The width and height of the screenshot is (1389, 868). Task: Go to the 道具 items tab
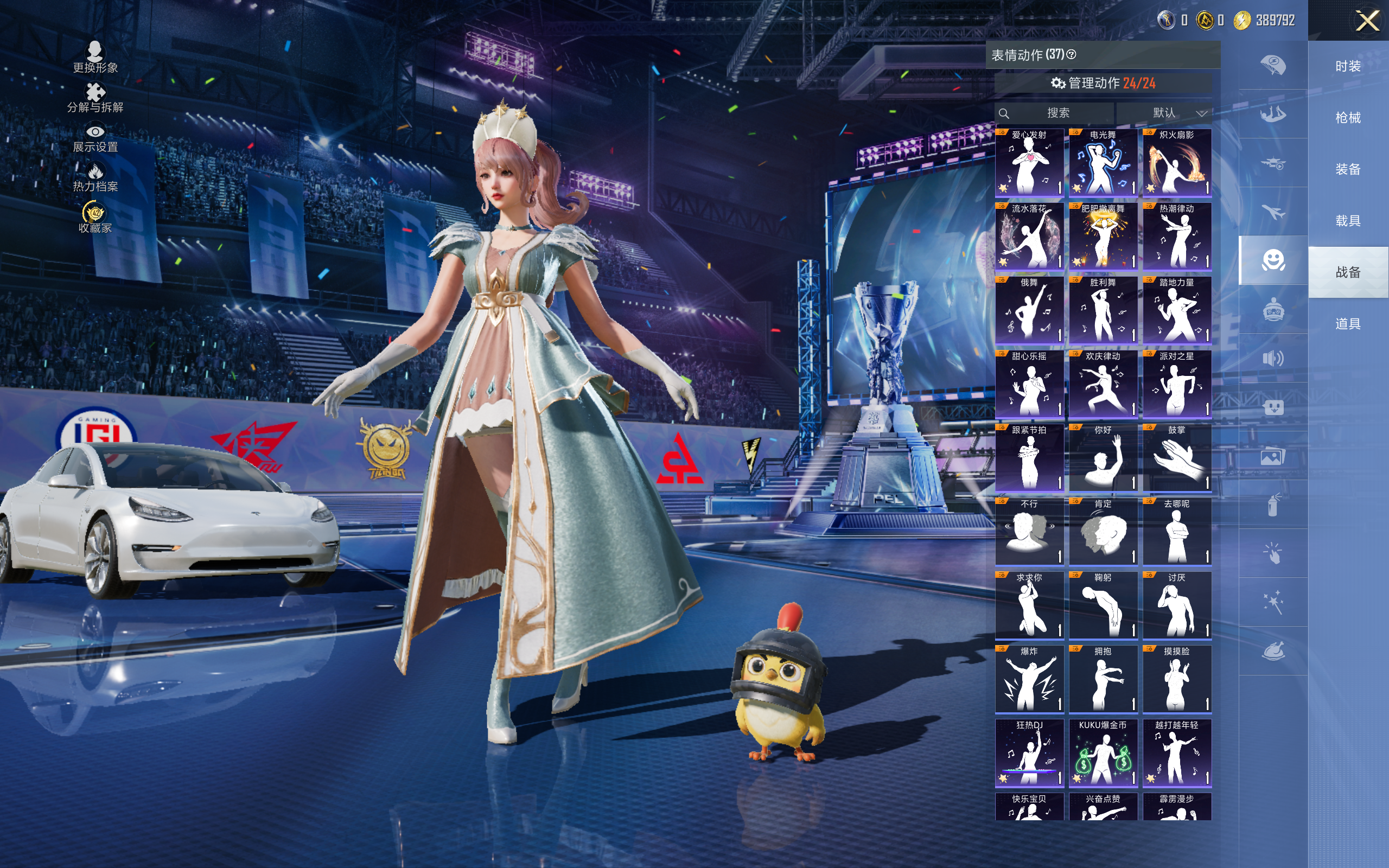(1348, 324)
